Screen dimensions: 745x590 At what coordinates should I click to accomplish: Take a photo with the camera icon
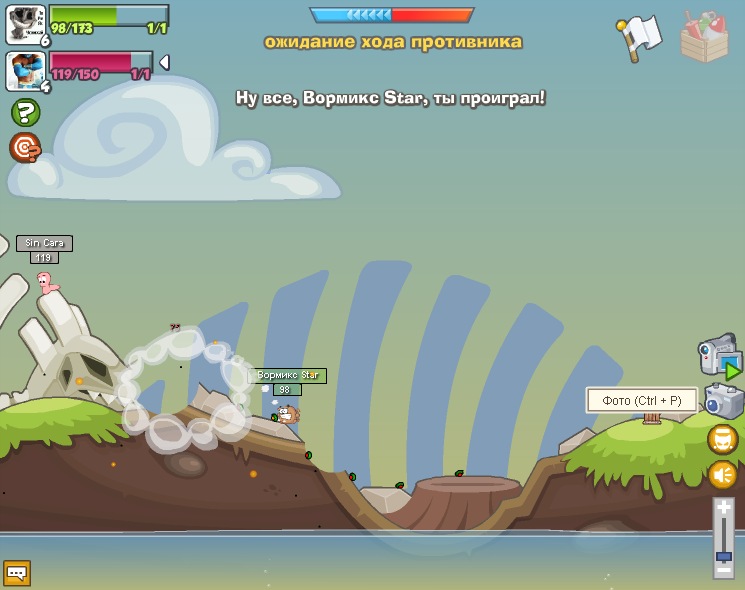point(723,401)
